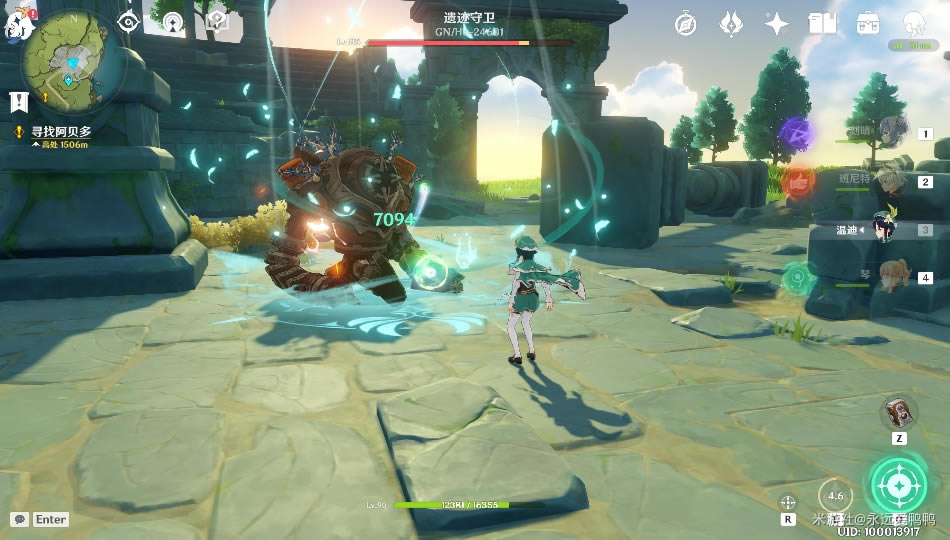950x540 pixels.
Task: Open the compass adventure icon
Action: click(x=685, y=24)
